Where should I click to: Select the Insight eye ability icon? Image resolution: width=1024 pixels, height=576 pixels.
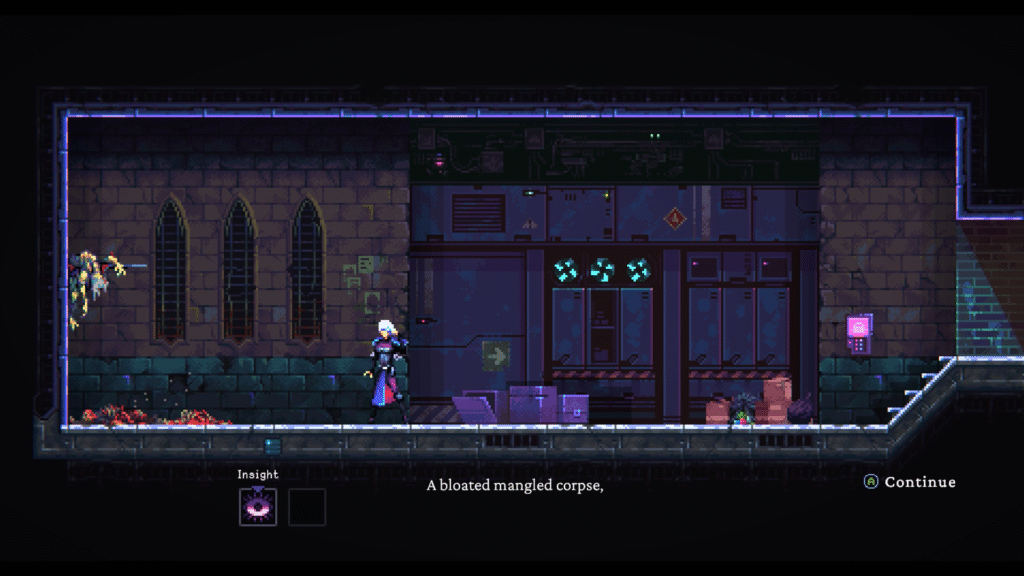(258, 507)
